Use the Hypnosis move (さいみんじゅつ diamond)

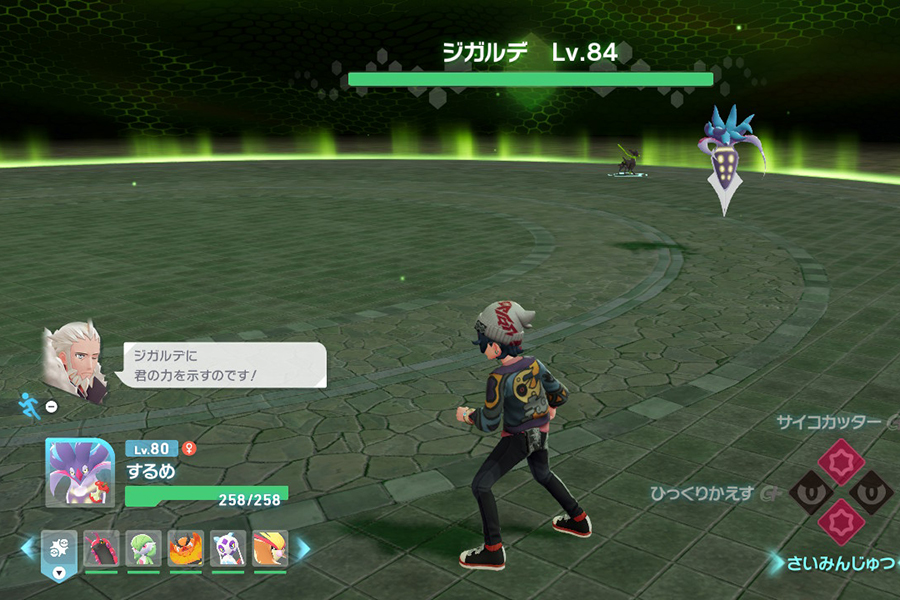click(840, 522)
